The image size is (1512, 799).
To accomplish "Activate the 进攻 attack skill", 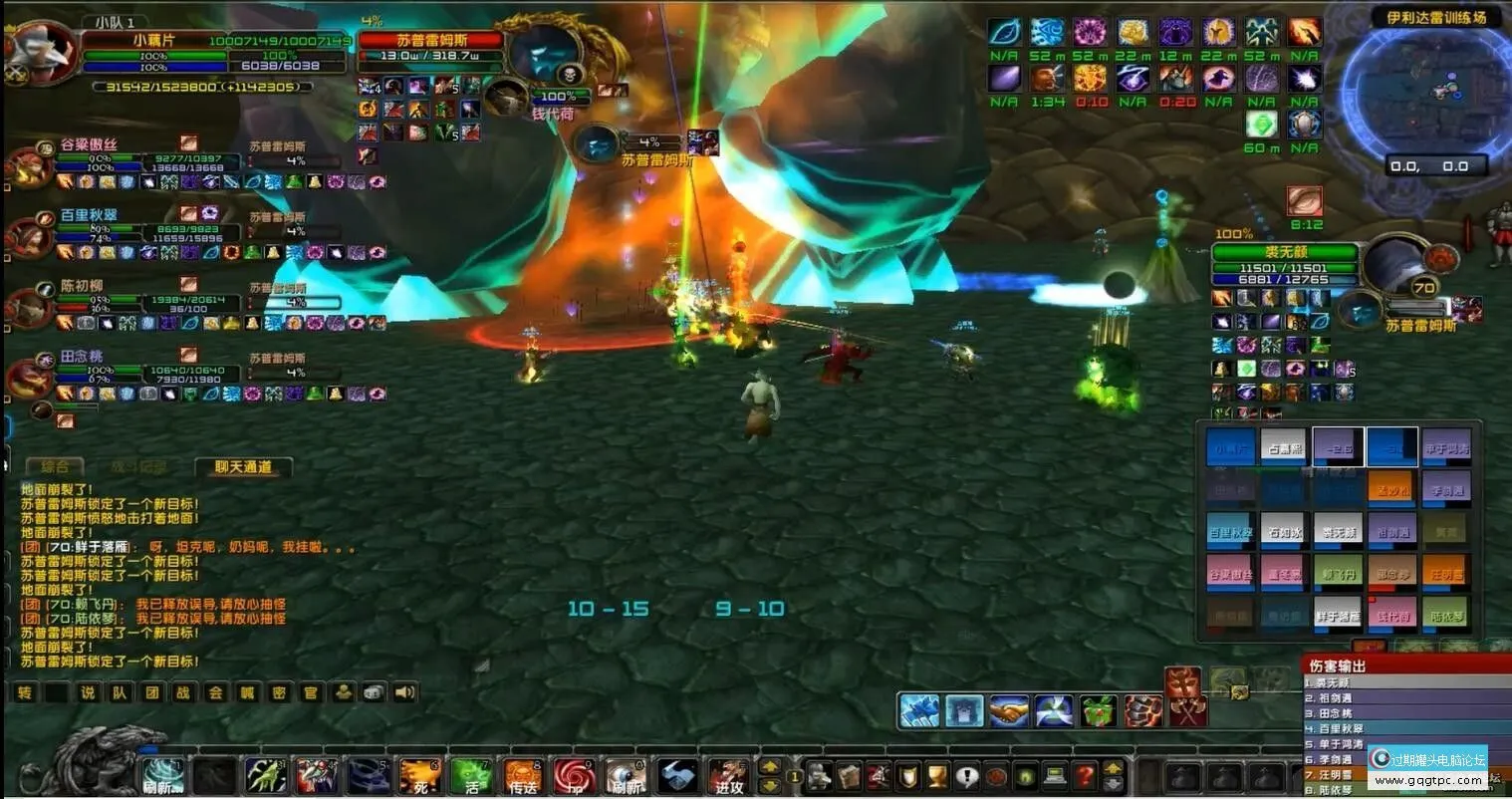I will click(x=728, y=776).
